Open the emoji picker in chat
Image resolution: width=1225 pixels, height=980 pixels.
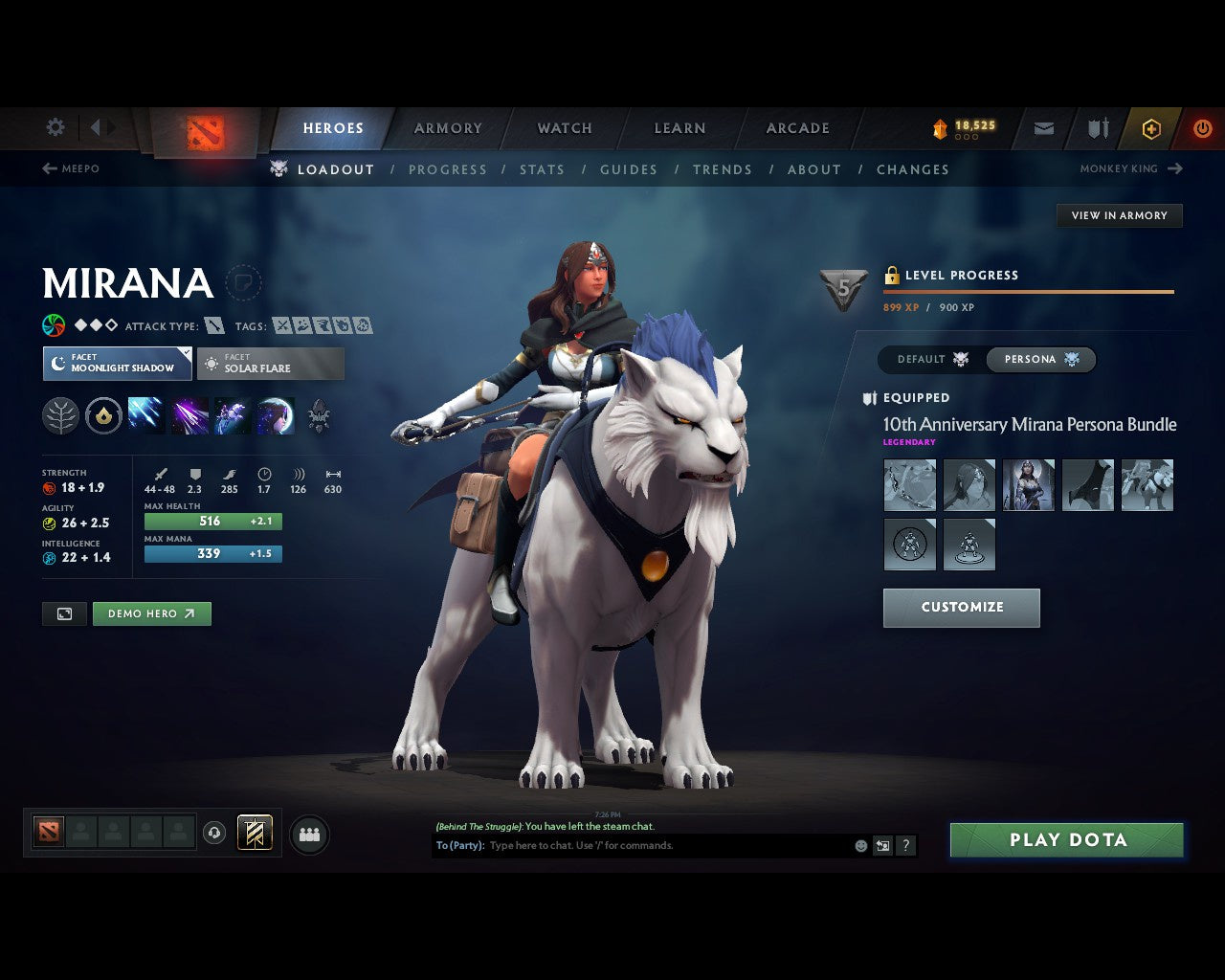click(859, 845)
